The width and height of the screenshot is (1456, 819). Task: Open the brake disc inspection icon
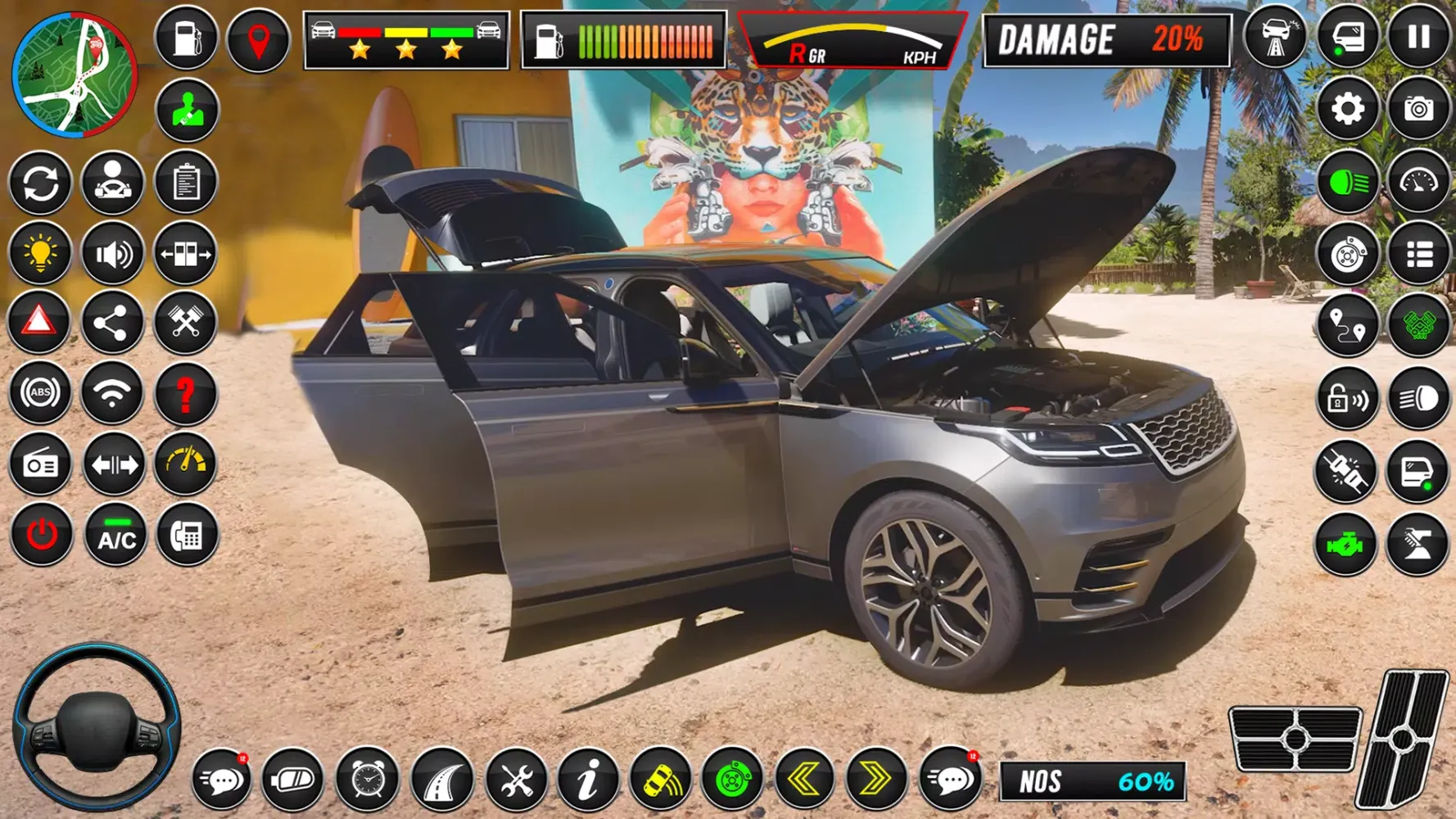coord(1348,255)
